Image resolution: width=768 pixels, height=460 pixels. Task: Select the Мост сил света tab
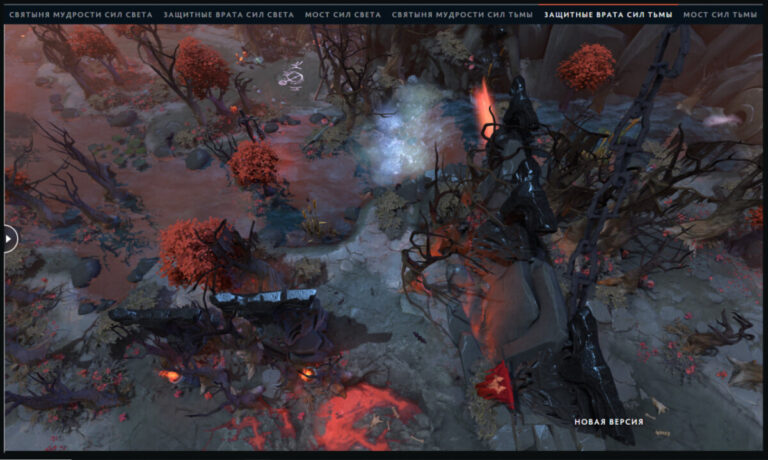pyautogui.click(x=343, y=16)
